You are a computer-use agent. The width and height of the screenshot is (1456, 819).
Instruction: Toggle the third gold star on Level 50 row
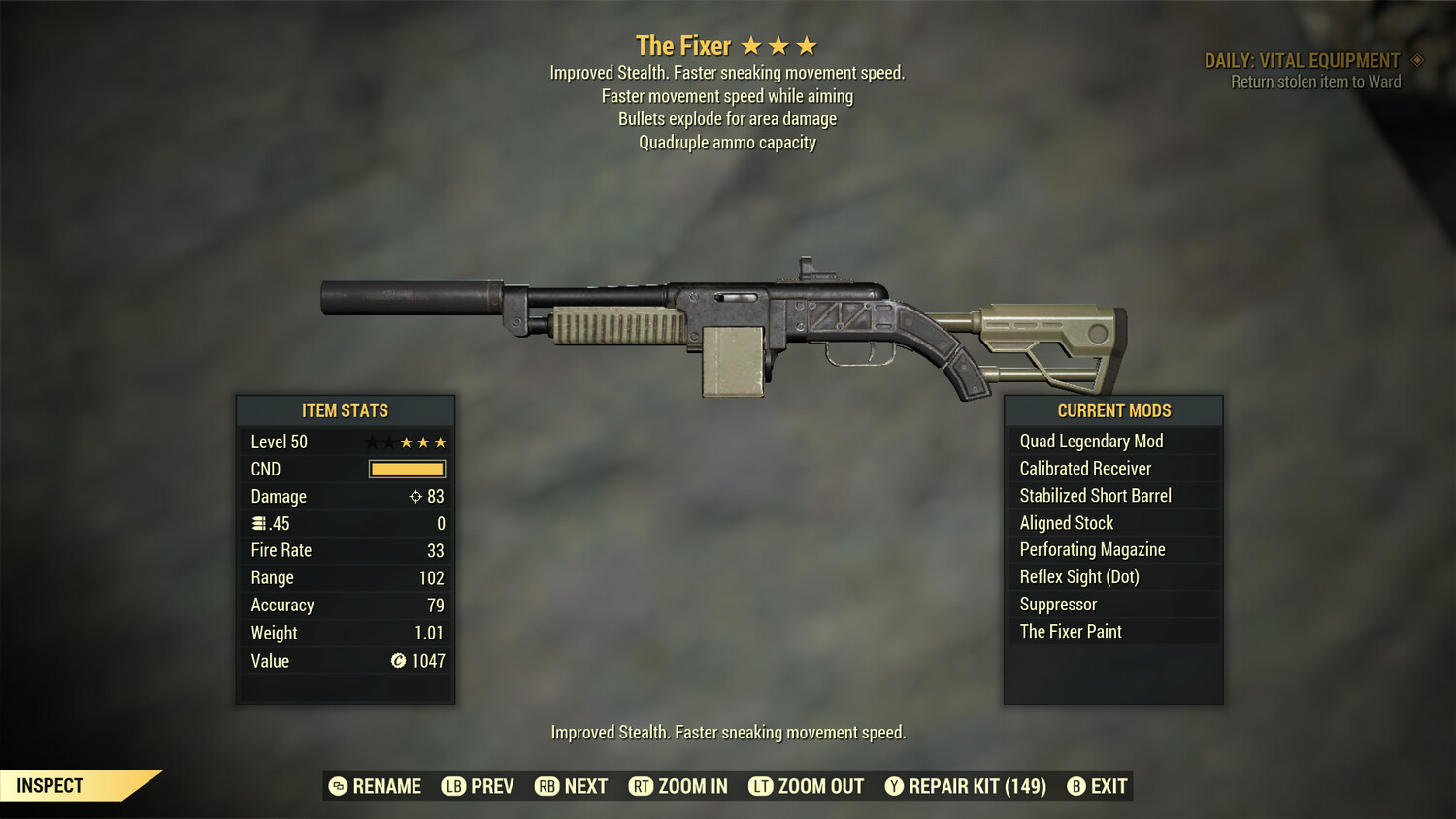[x=439, y=442]
